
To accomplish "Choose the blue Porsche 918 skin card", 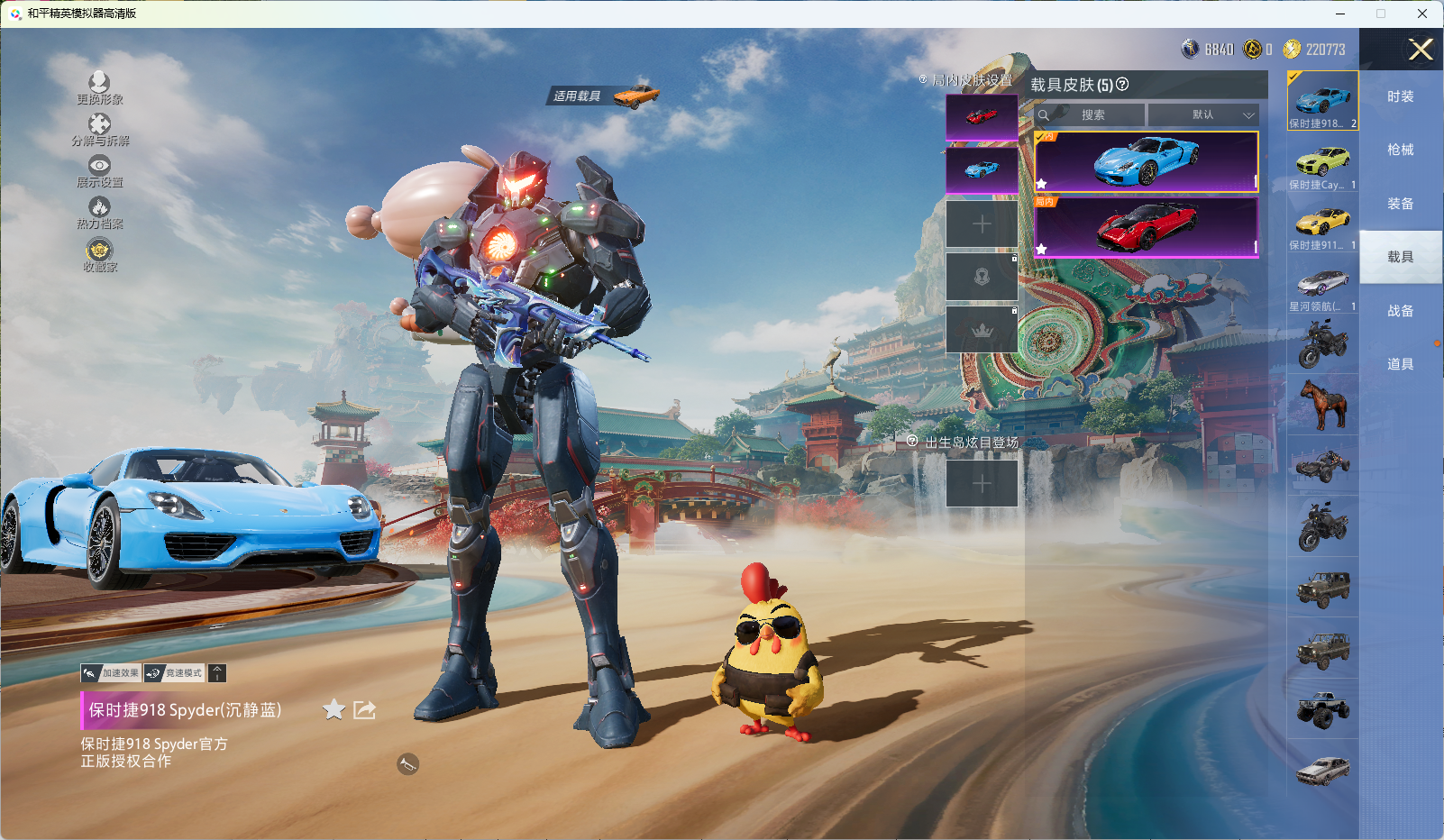I will [x=1146, y=162].
